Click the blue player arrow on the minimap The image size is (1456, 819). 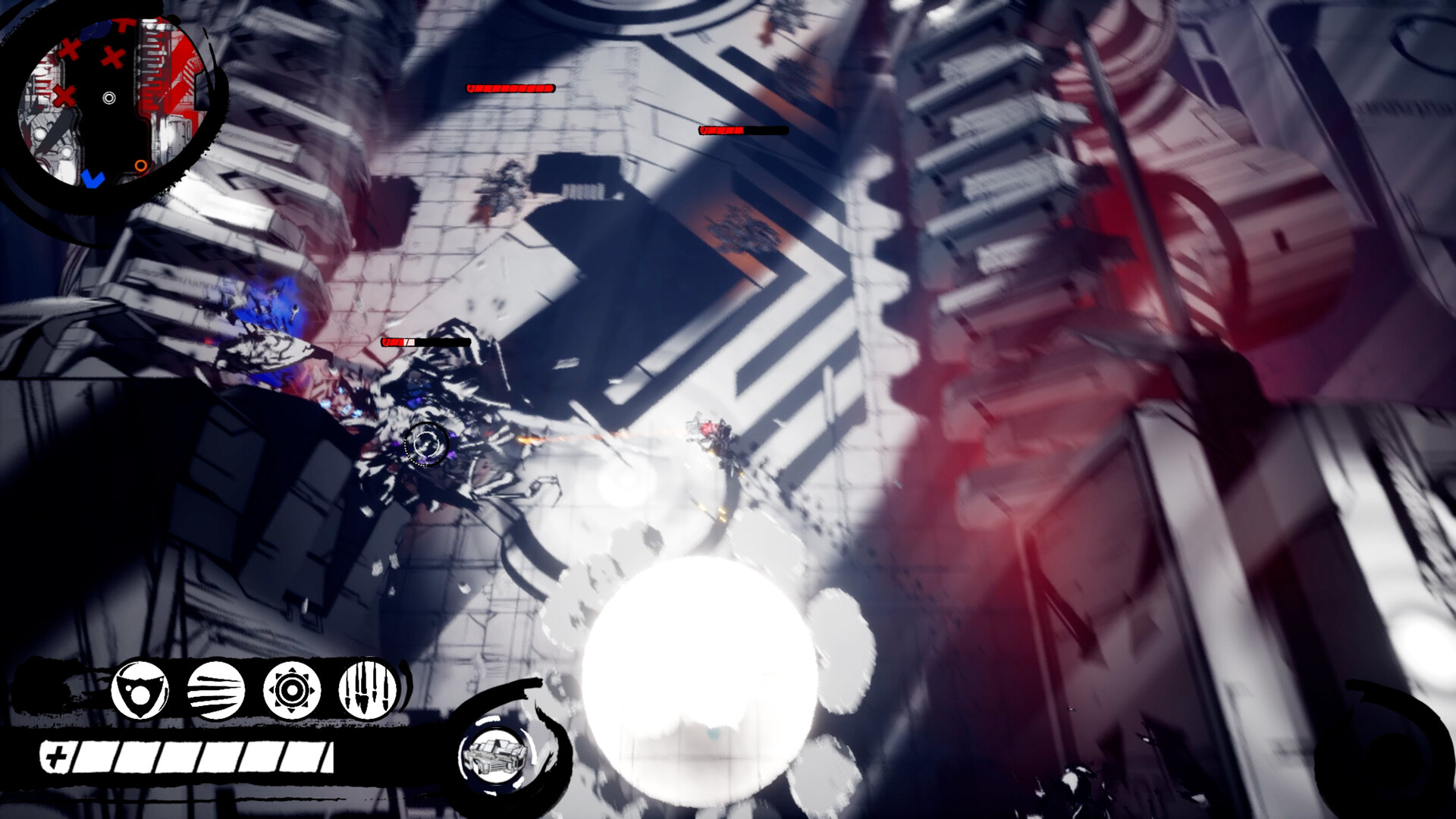(x=93, y=180)
